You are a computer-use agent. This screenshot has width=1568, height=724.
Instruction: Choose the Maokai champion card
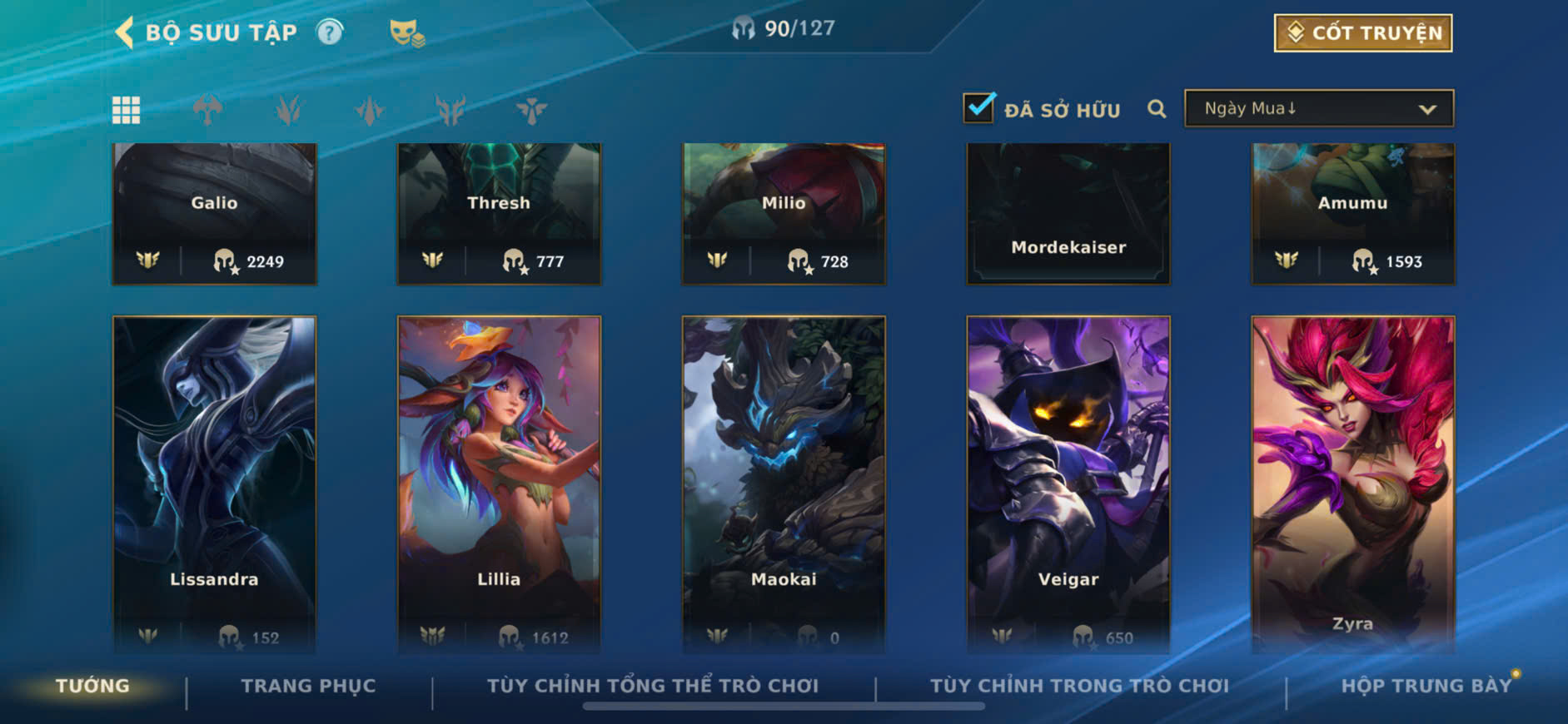point(784,483)
